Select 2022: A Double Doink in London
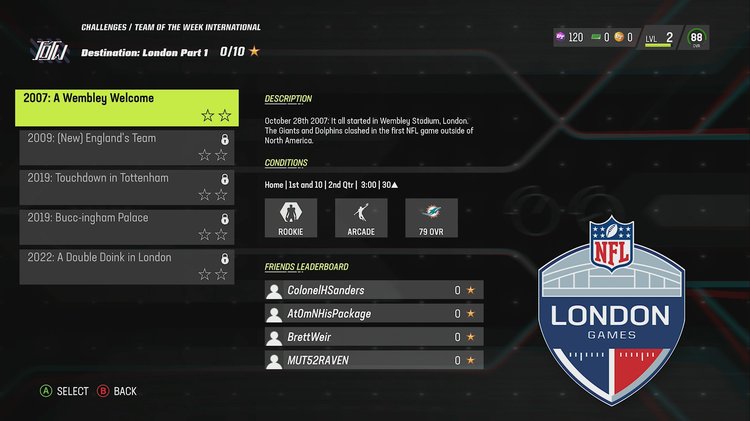750x421 pixels. (x=127, y=266)
